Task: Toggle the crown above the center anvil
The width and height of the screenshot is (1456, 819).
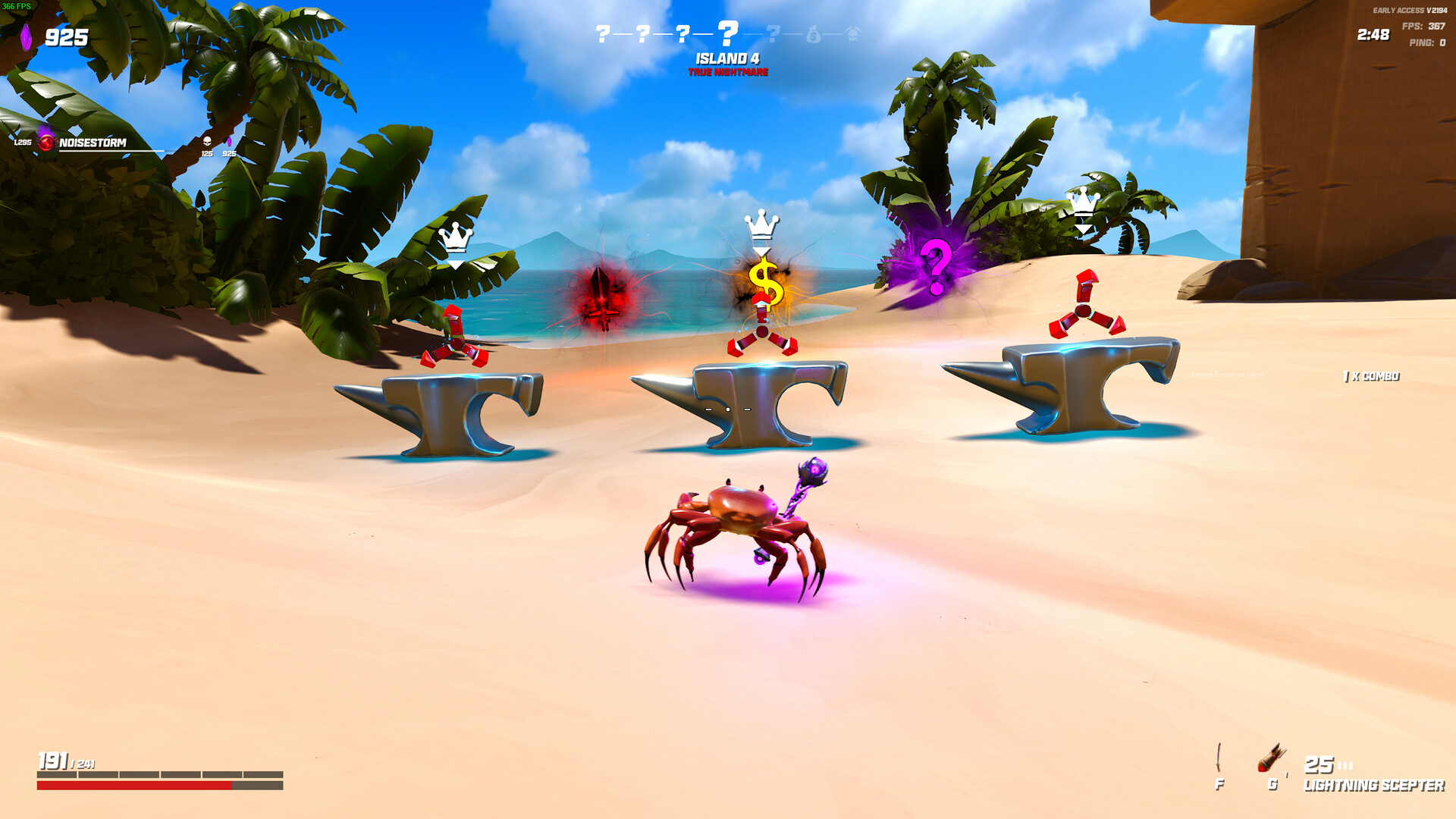Action: tap(761, 224)
